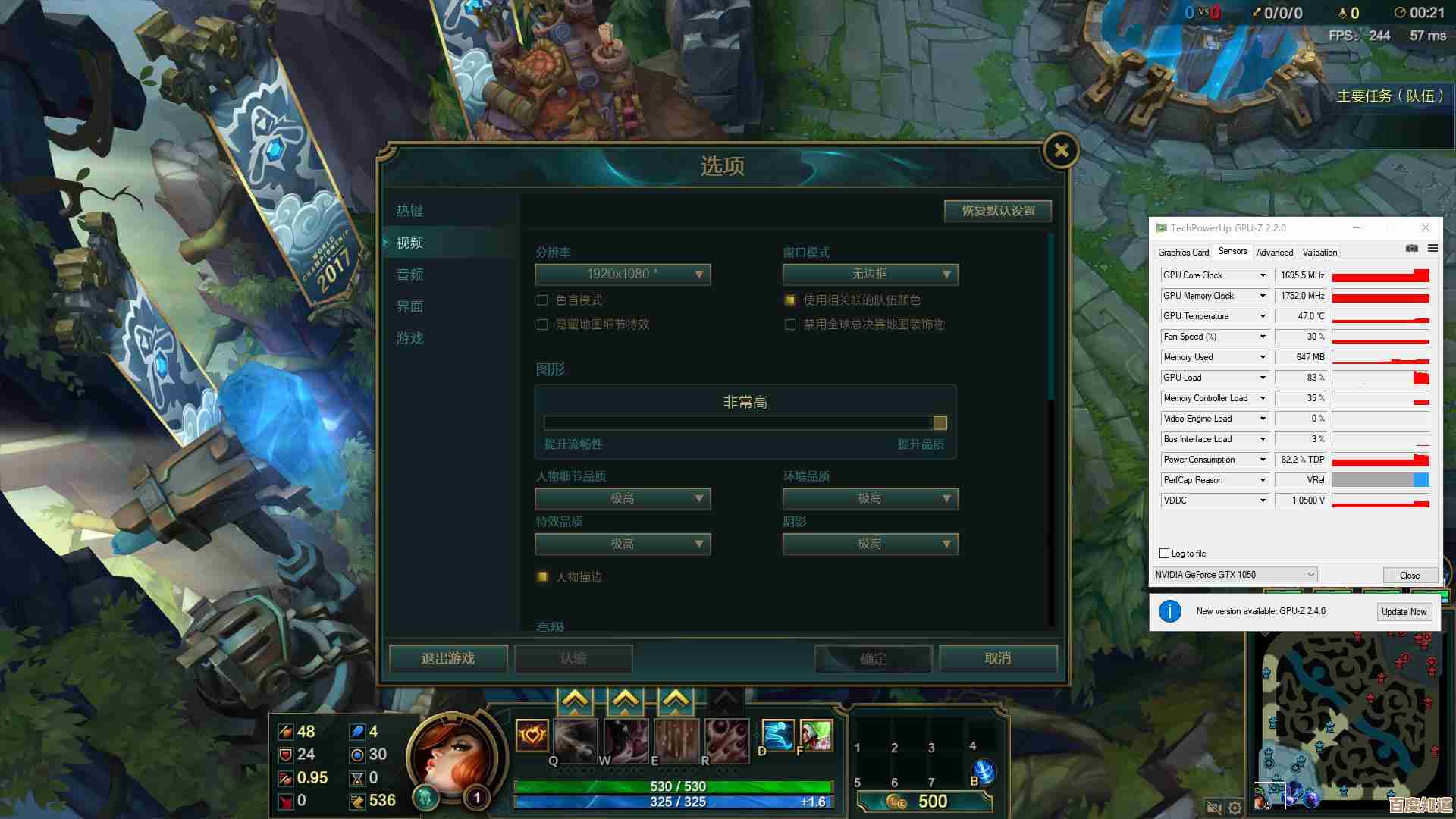Toggle Log to file in GPU-Z
Screen dimensions: 1456x819
tap(1165, 553)
